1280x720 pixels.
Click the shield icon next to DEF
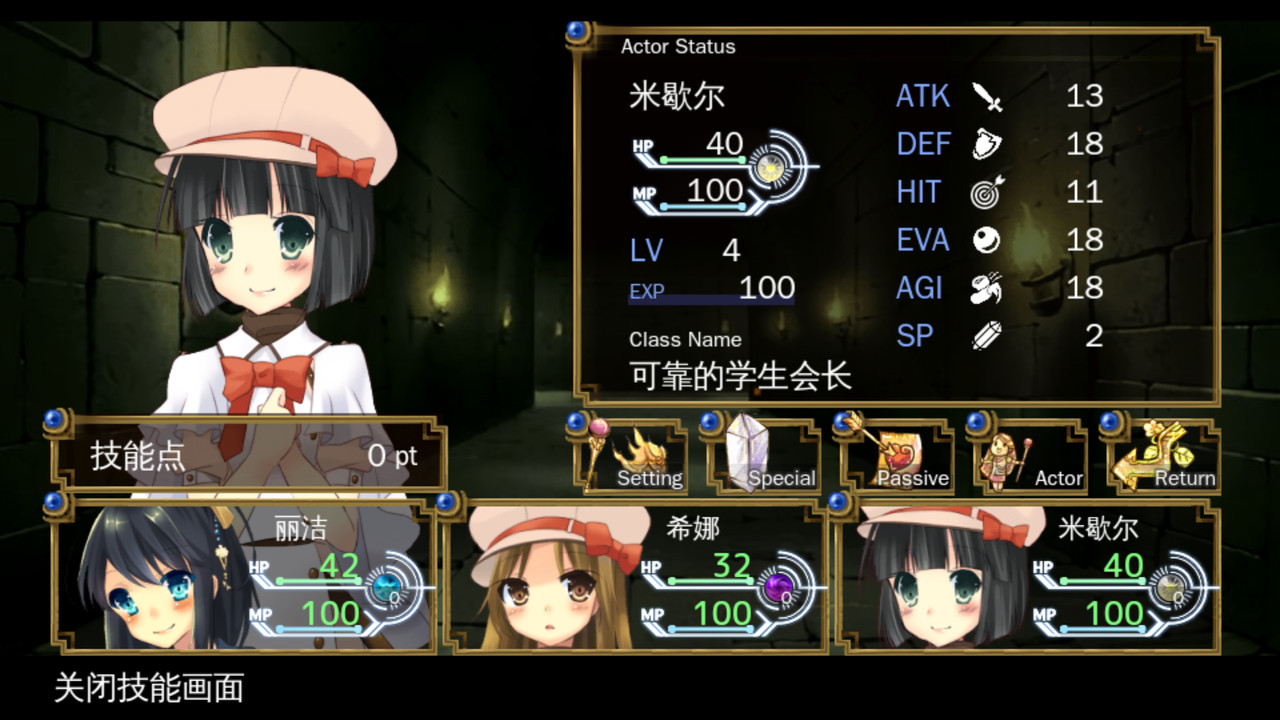[985, 143]
